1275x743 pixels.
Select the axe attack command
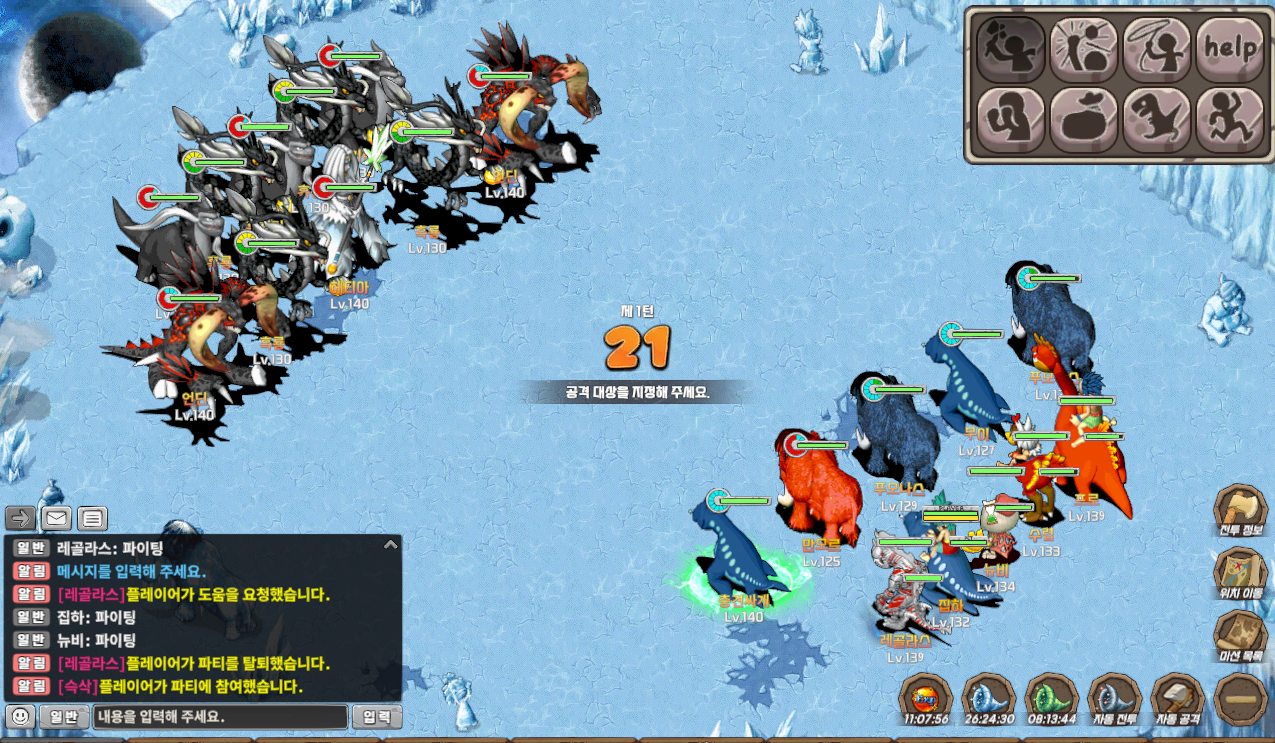(1010, 49)
